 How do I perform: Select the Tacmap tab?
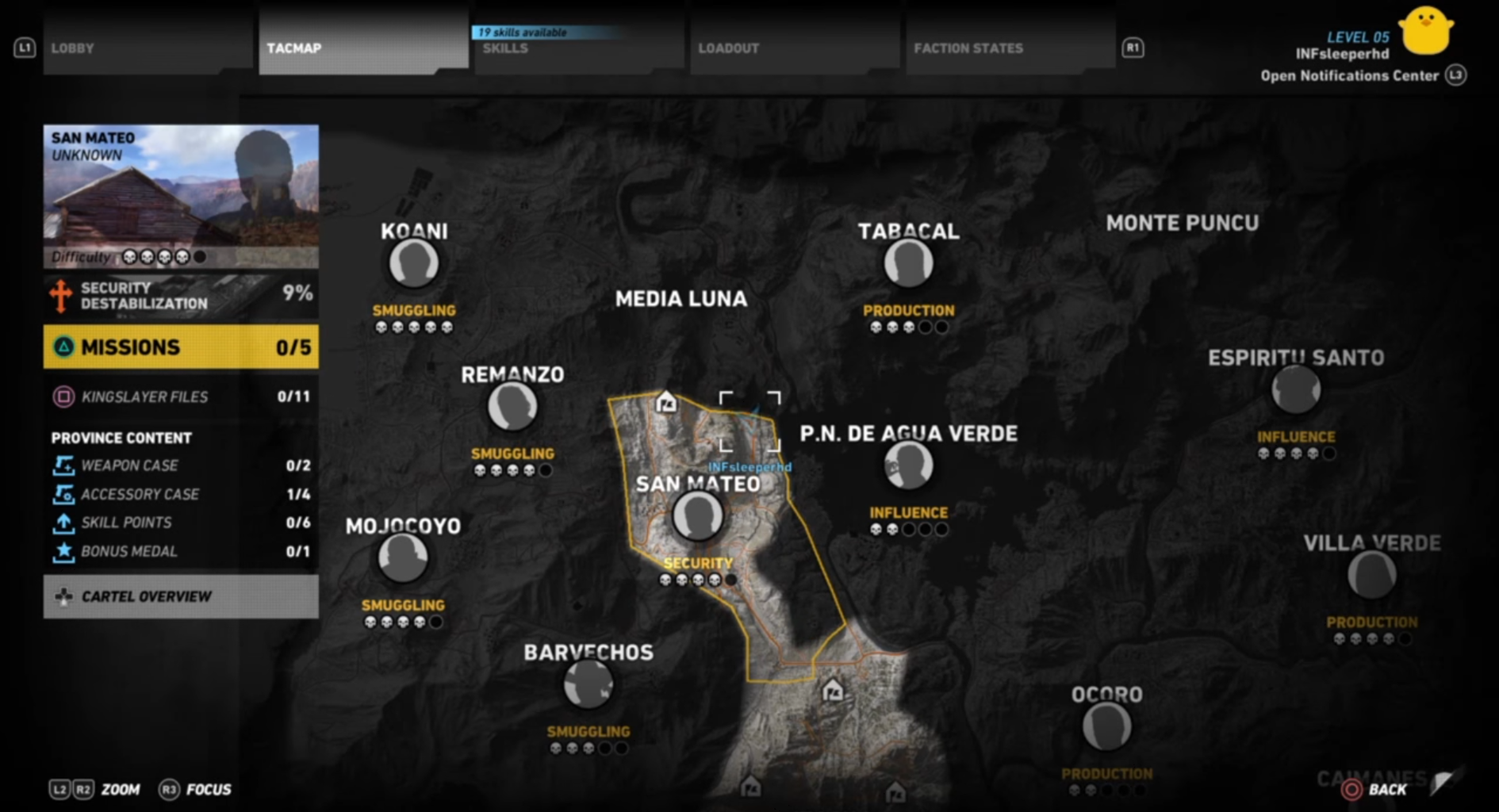coord(363,48)
